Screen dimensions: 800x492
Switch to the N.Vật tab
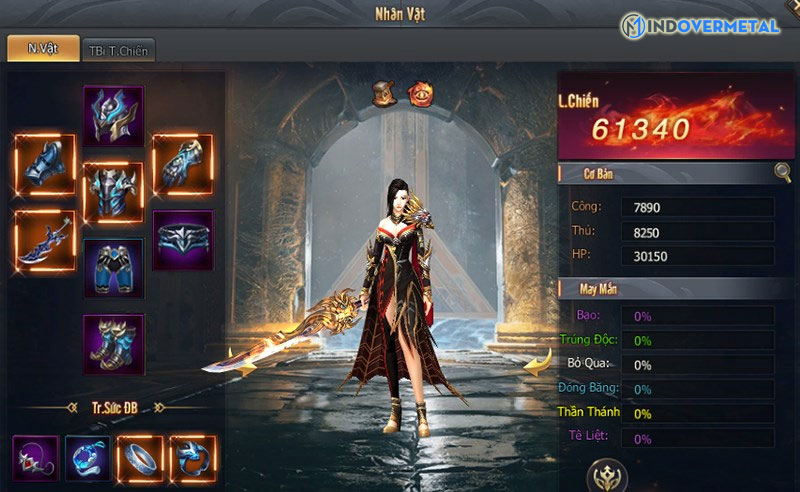click(43, 48)
